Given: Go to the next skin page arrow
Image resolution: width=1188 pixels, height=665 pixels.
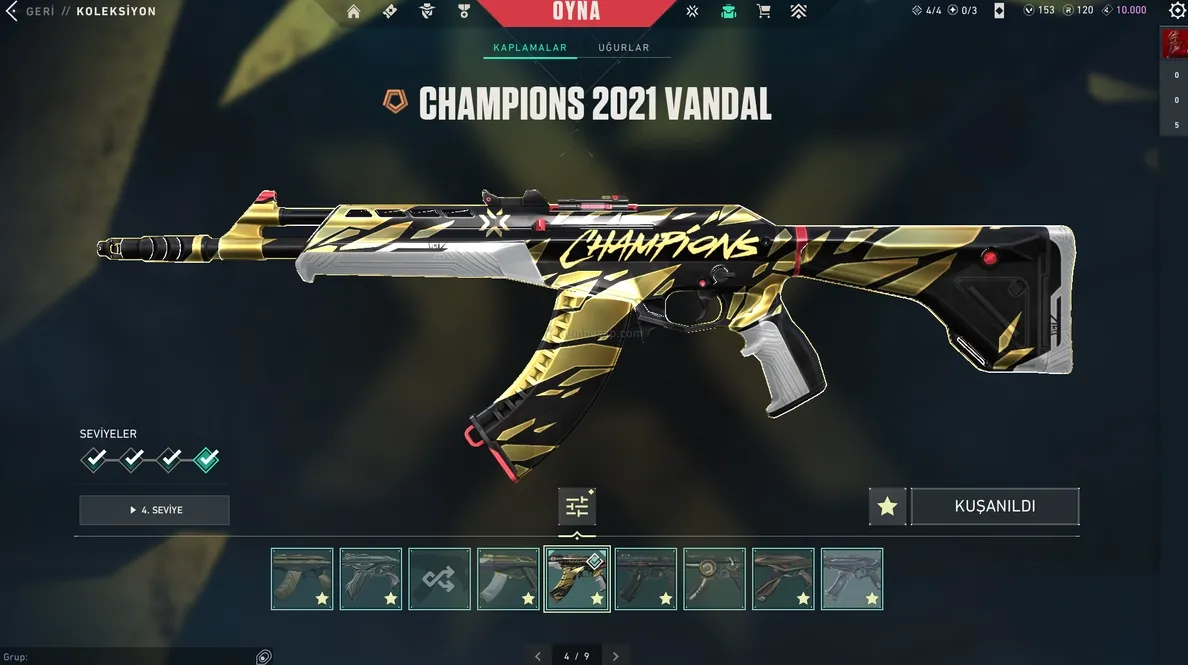Looking at the screenshot, I should tap(615, 656).
